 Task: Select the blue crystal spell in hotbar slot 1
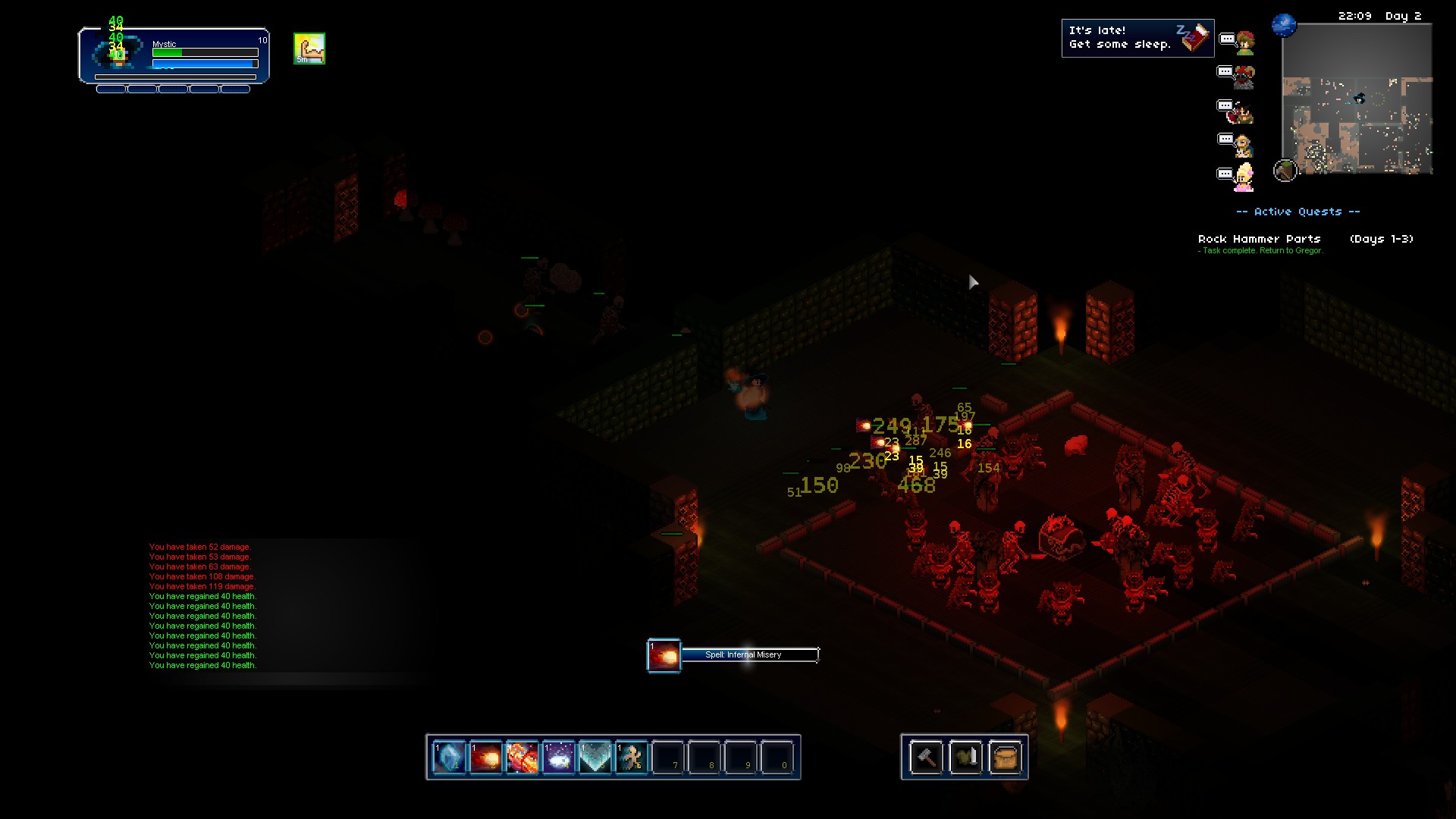coord(449,757)
